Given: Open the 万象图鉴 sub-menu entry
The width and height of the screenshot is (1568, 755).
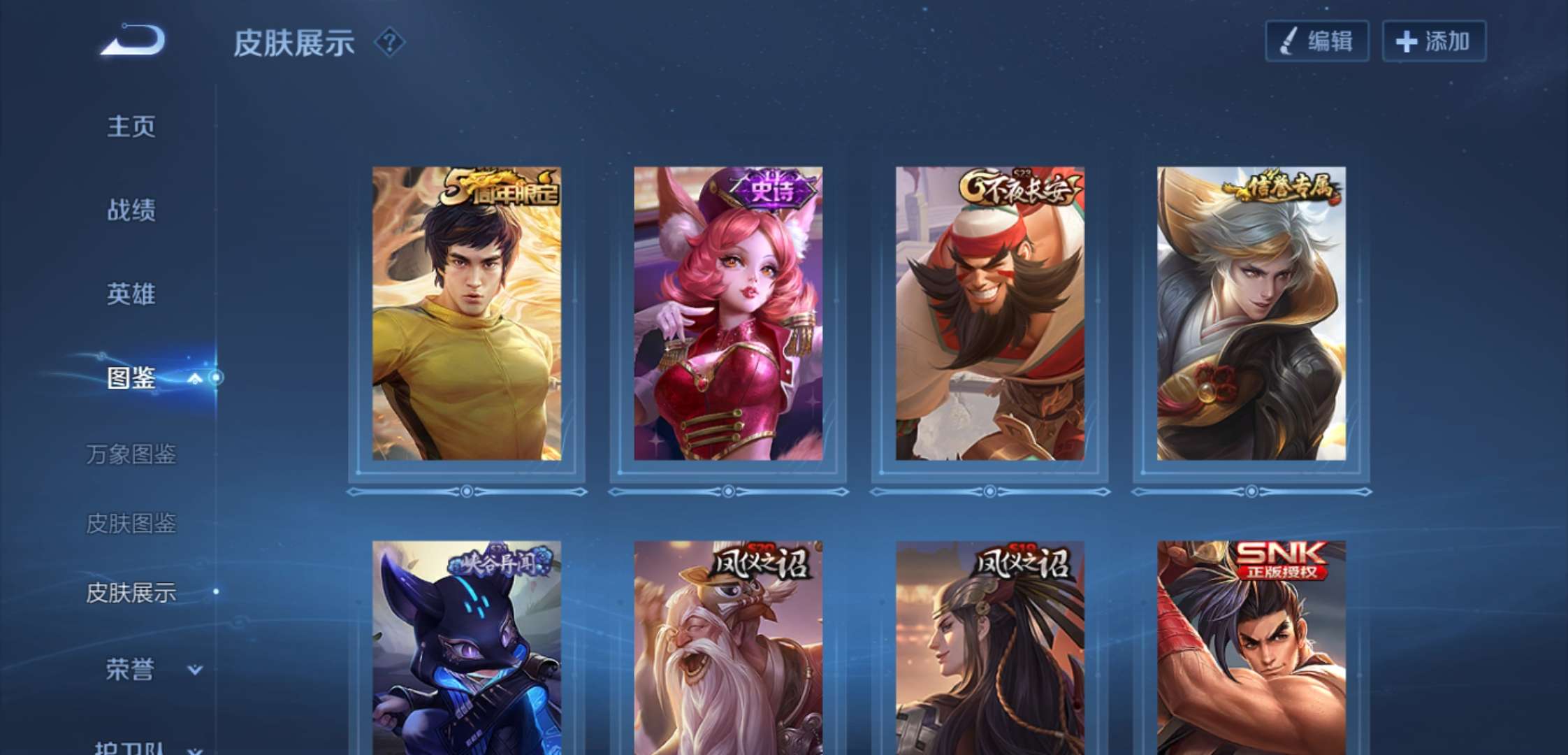Looking at the screenshot, I should click(131, 454).
